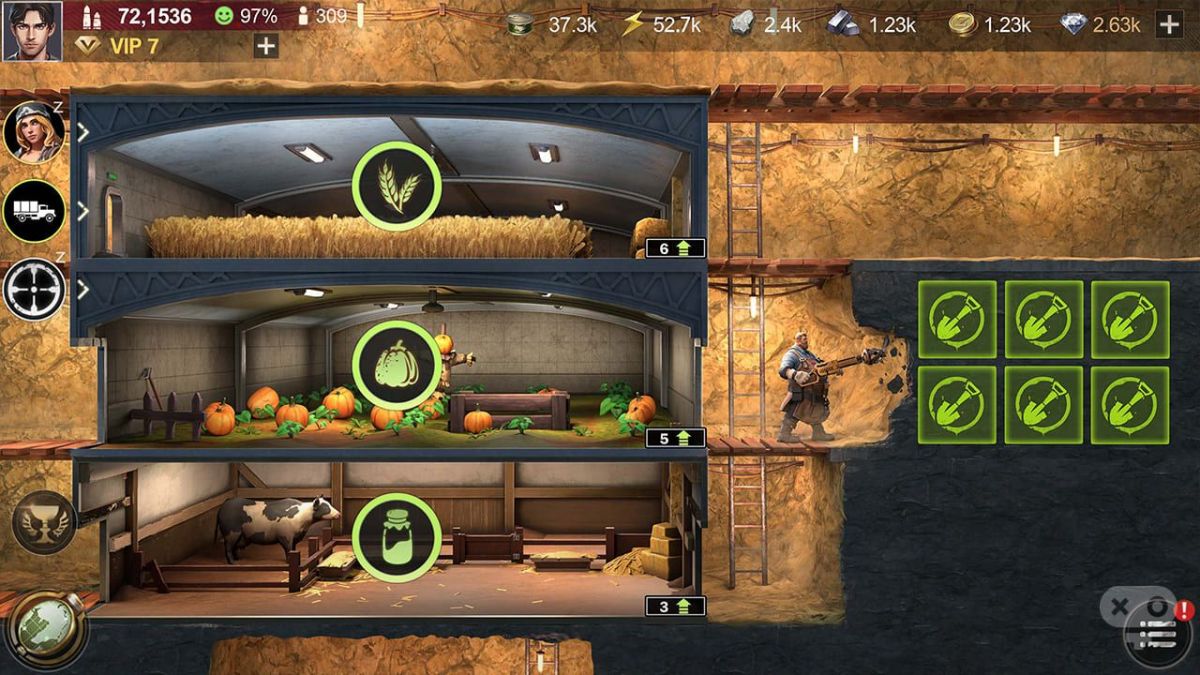
Task: Collect pumpkins from the garden room
Action: click(x=396, y=365)
